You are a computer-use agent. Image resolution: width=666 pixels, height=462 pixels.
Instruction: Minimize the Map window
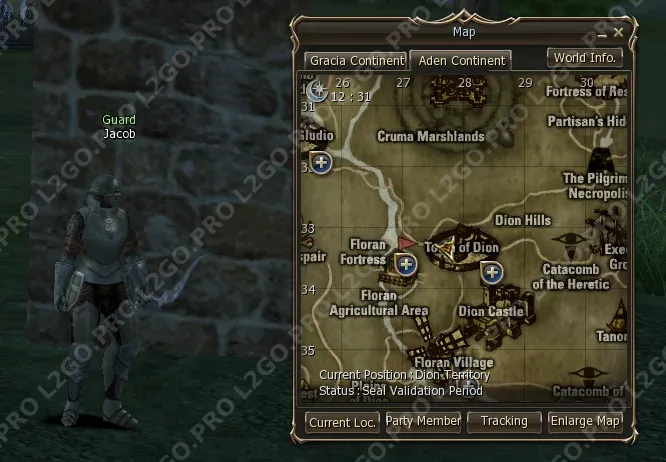coord(603,33)
